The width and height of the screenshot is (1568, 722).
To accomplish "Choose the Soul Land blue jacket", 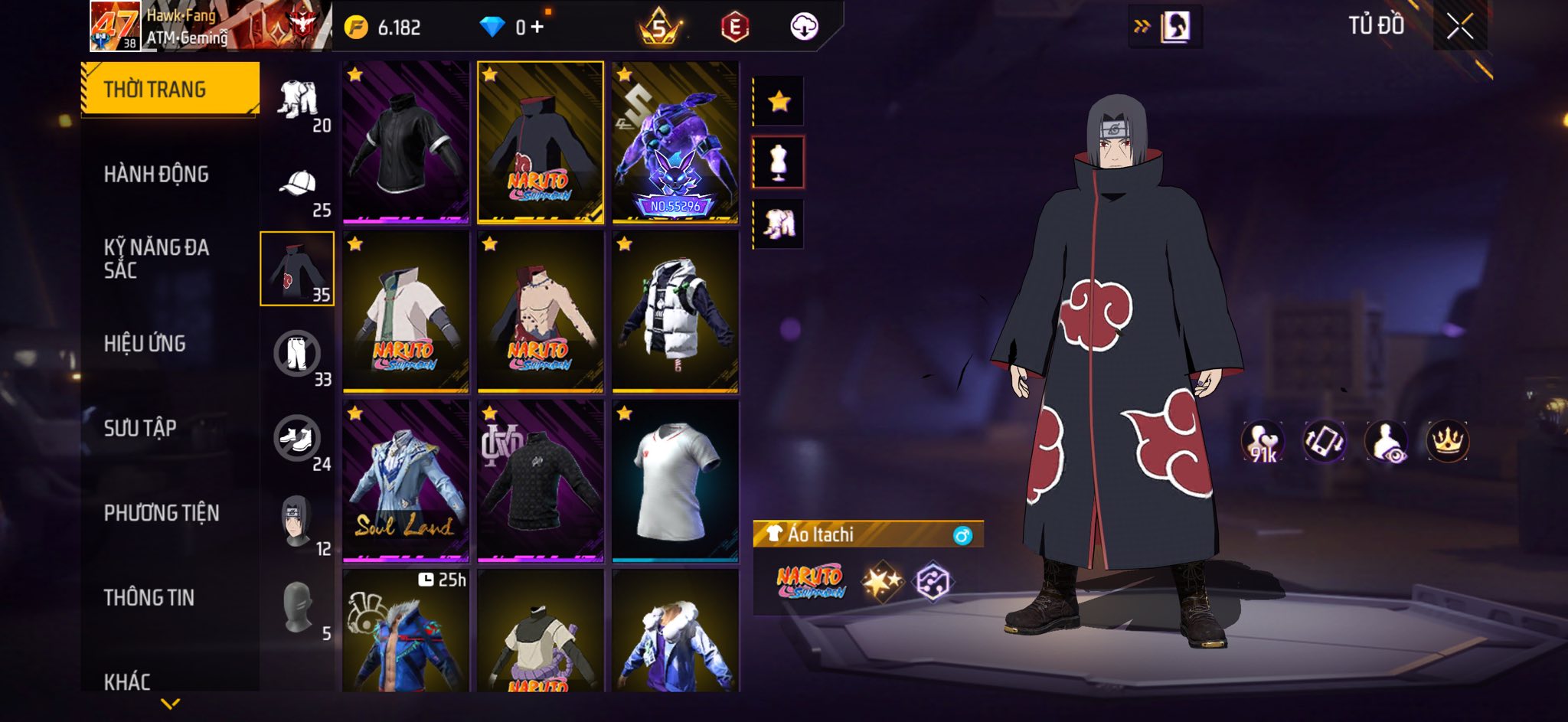I will point(406,481).
